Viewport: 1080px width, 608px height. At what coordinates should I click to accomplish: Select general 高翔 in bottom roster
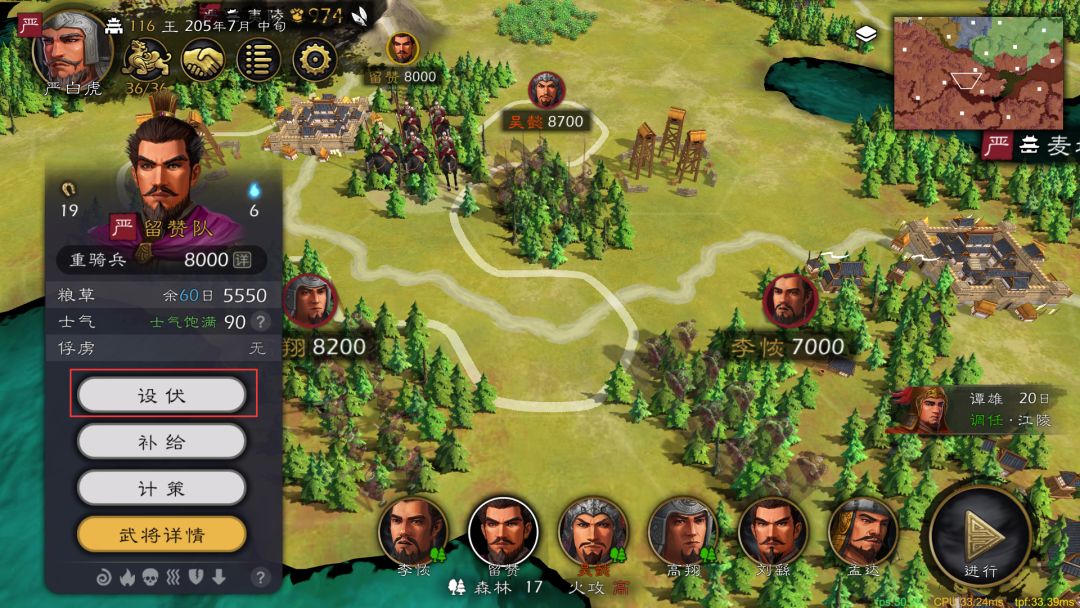[x=682, y=532]
